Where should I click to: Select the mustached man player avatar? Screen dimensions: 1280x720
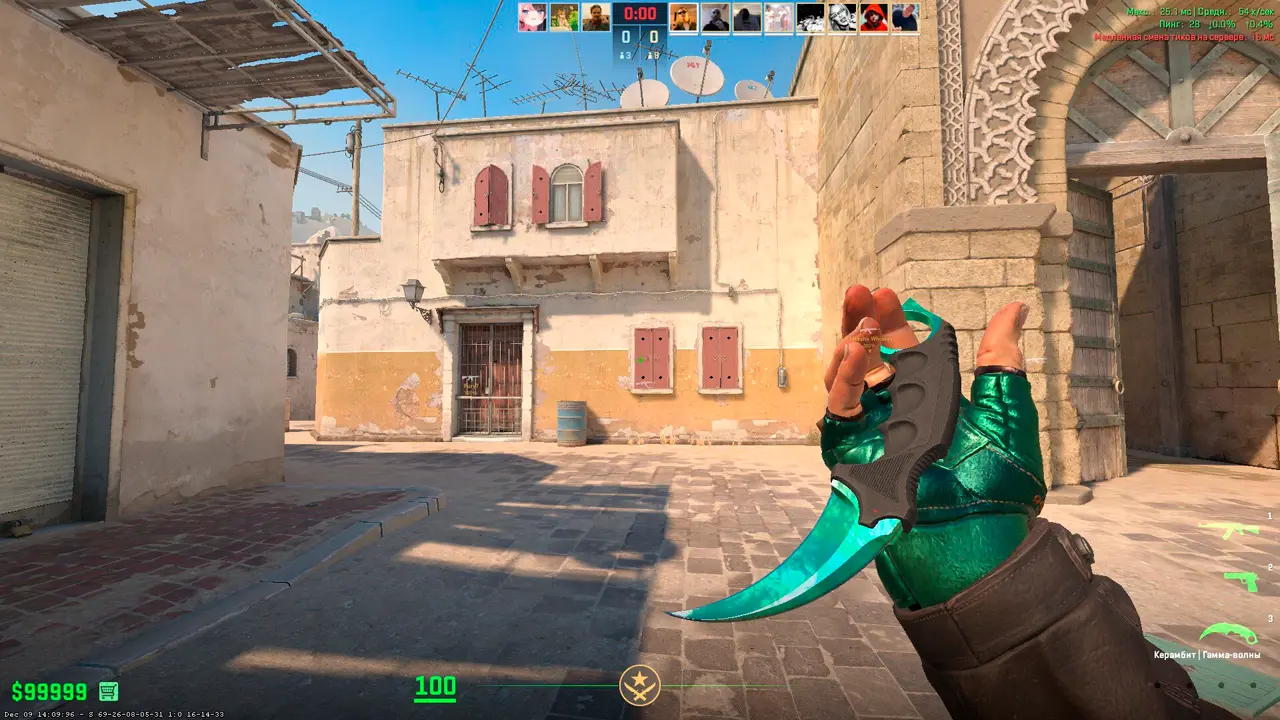596,17
